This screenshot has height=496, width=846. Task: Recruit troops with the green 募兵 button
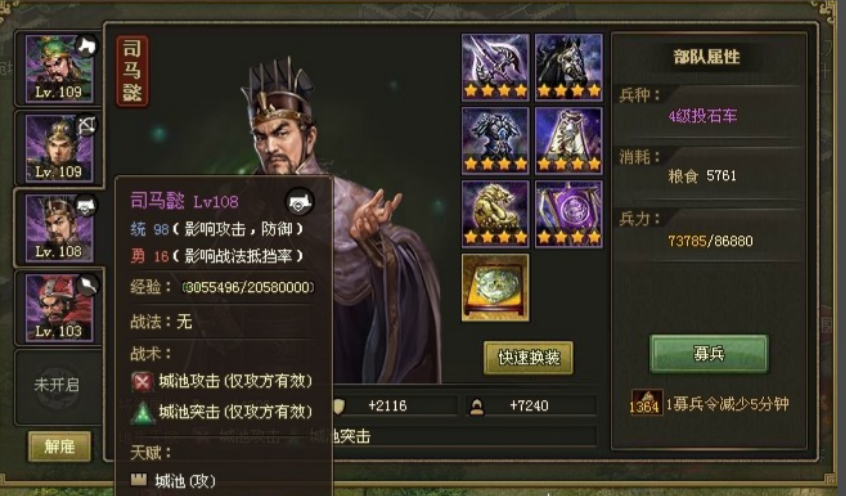[x=709, y=354]
